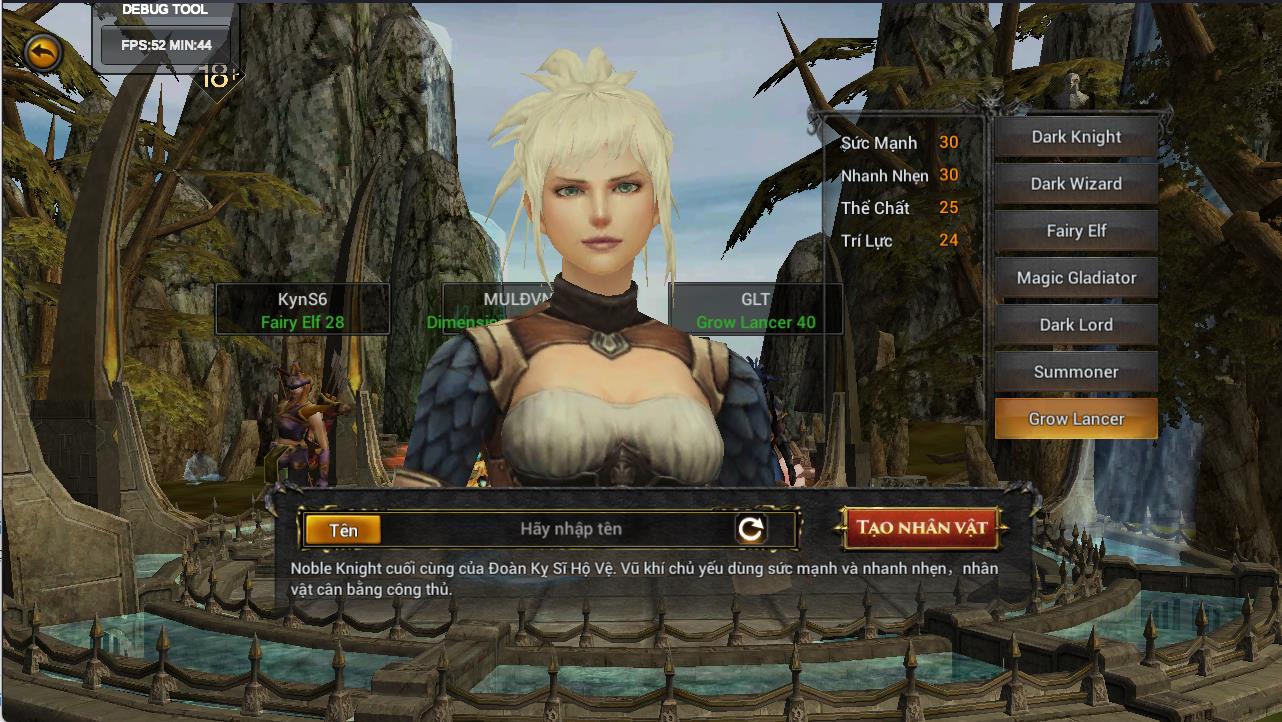This screenshot has height=722, width=1282.
Task: Select the highlighted Grow Lancer class
Action: [x=1076, y=418]
